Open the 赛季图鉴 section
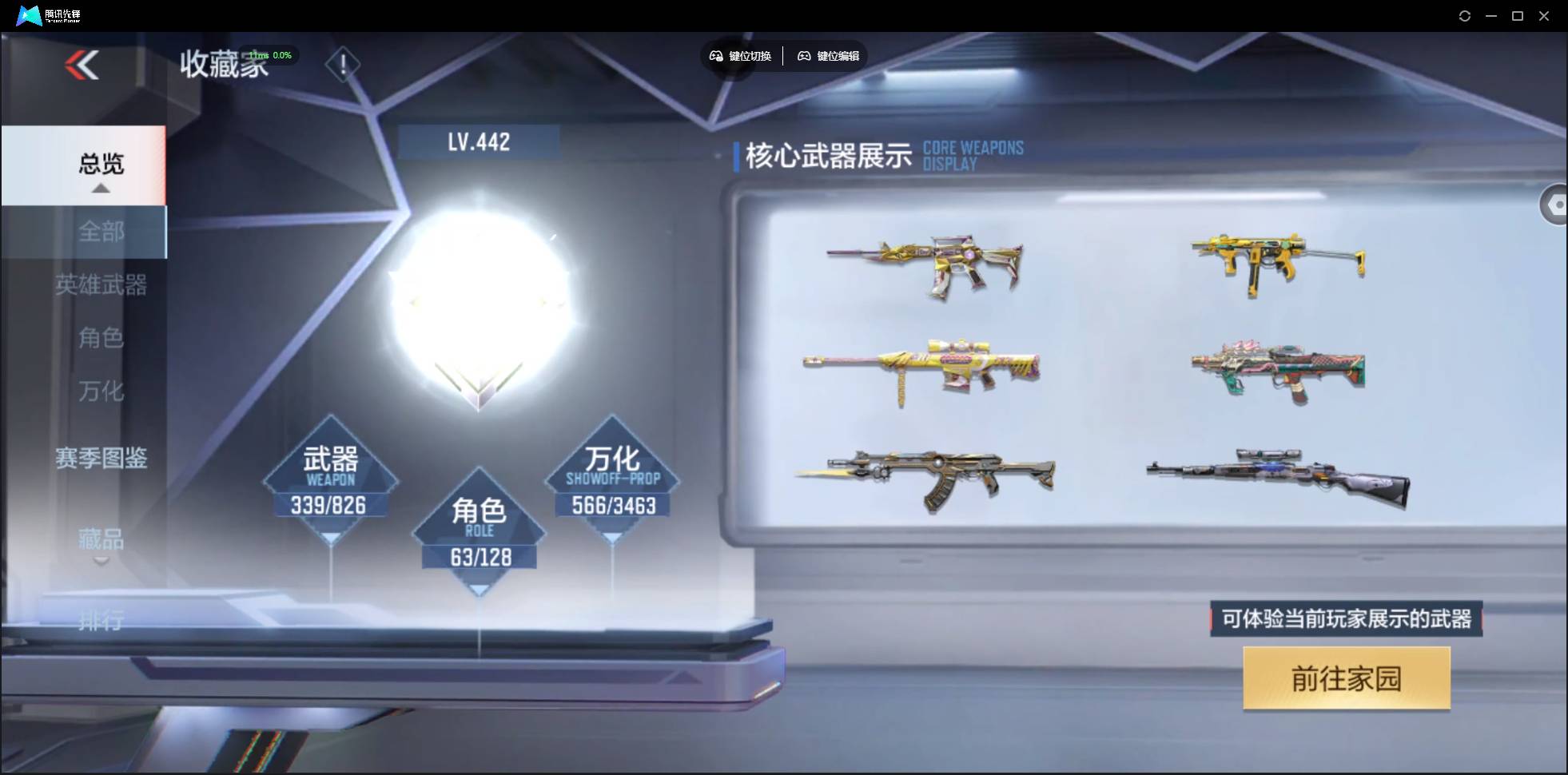The width and height of the screenshot is (1568, 775). point(102,456)
